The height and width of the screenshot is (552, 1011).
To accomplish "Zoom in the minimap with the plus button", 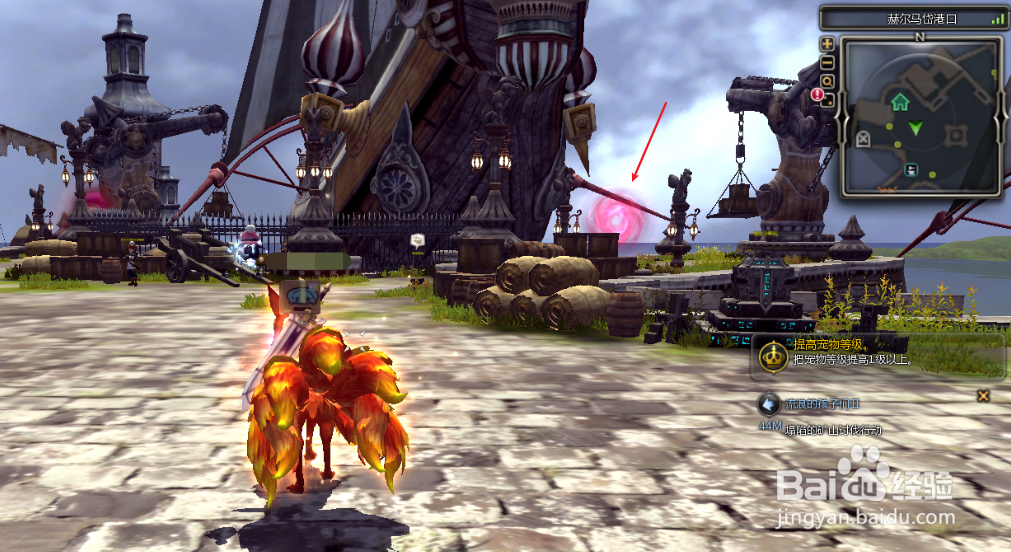I will pos(827,44).
